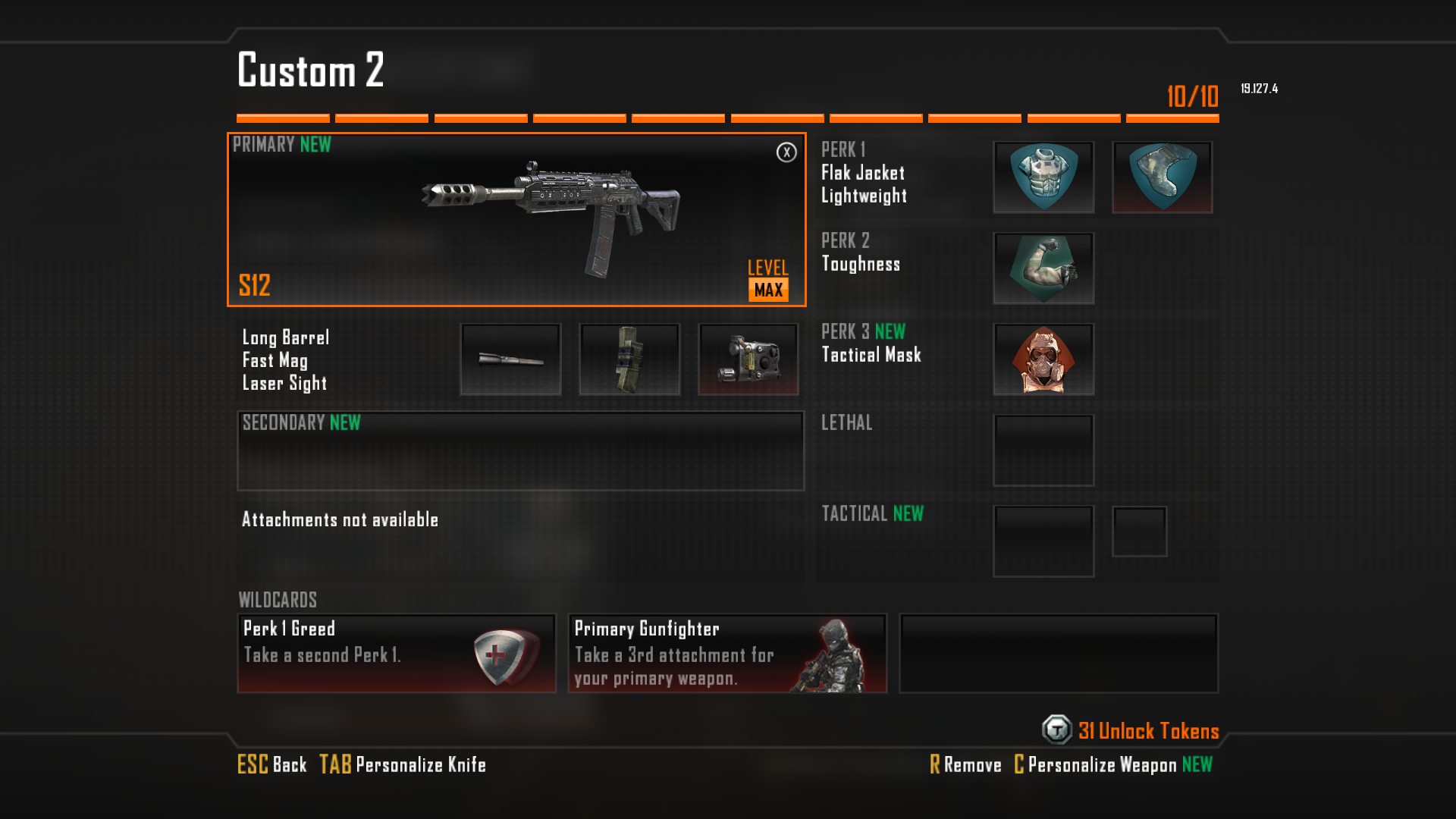The width and height of the screenshot is (1456, 819).
Task: Select the Perk 1 Greed wildcard
Action: click(397, 654)
